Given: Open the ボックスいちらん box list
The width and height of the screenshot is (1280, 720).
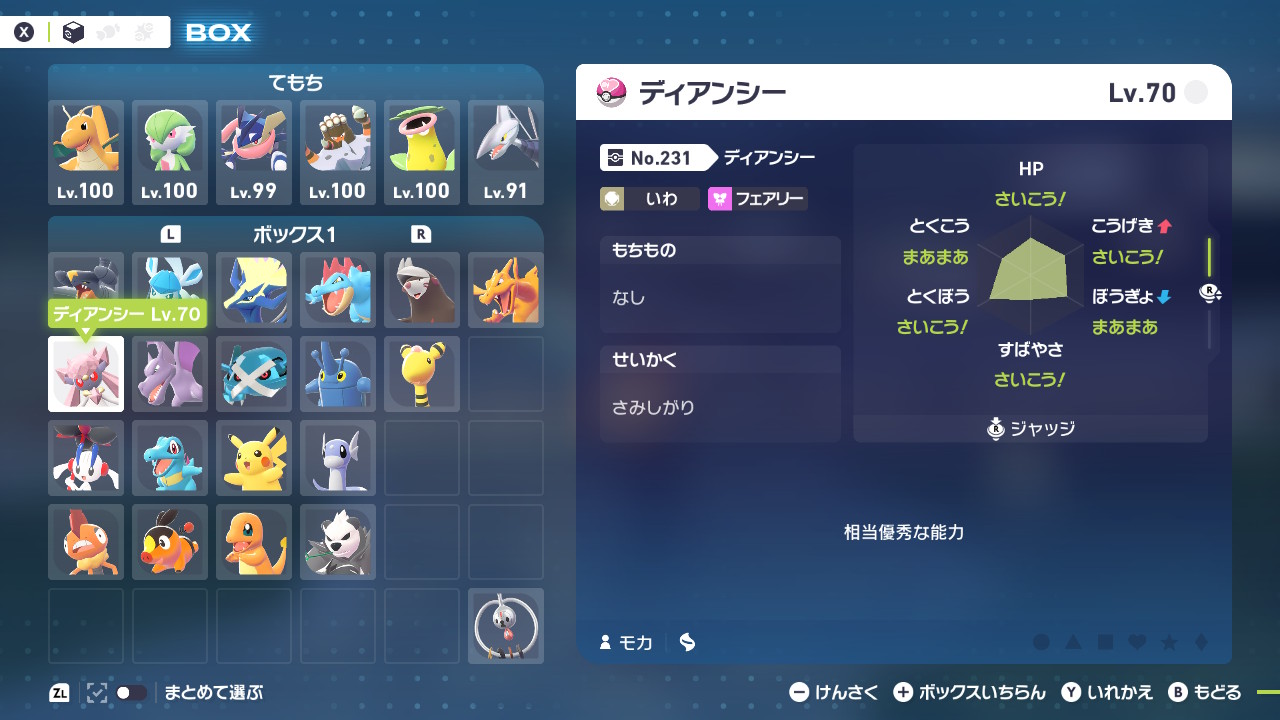Looking at the screenshot, I should point(968,692).
